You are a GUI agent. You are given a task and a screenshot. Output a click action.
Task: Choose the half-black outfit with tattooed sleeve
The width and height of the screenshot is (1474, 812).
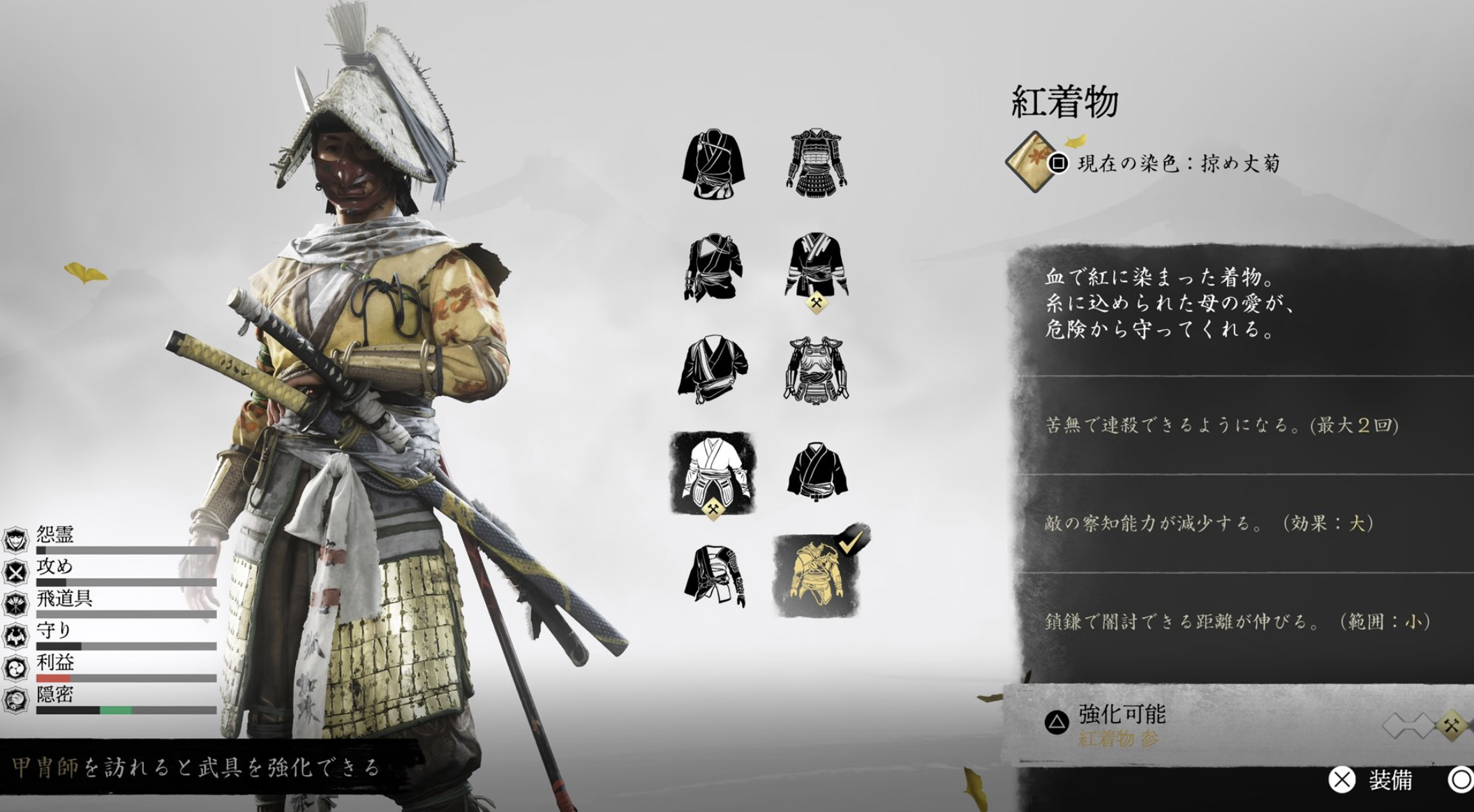click(x=713, y=576)
